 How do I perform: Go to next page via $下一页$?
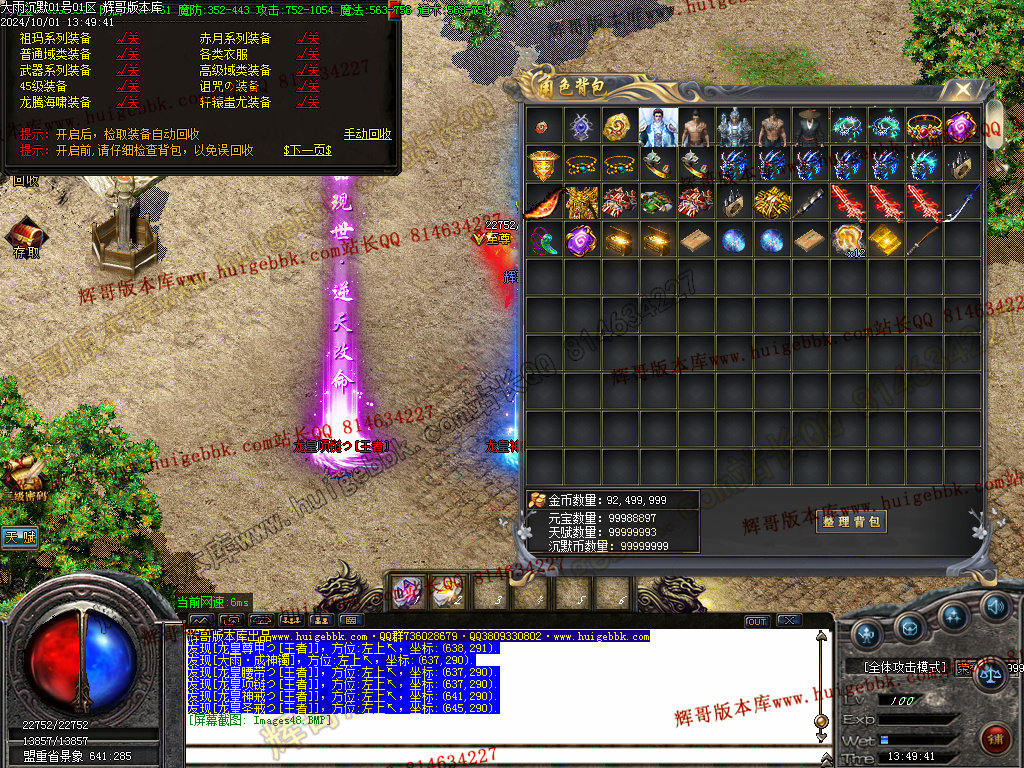click(x=307, y=150)
